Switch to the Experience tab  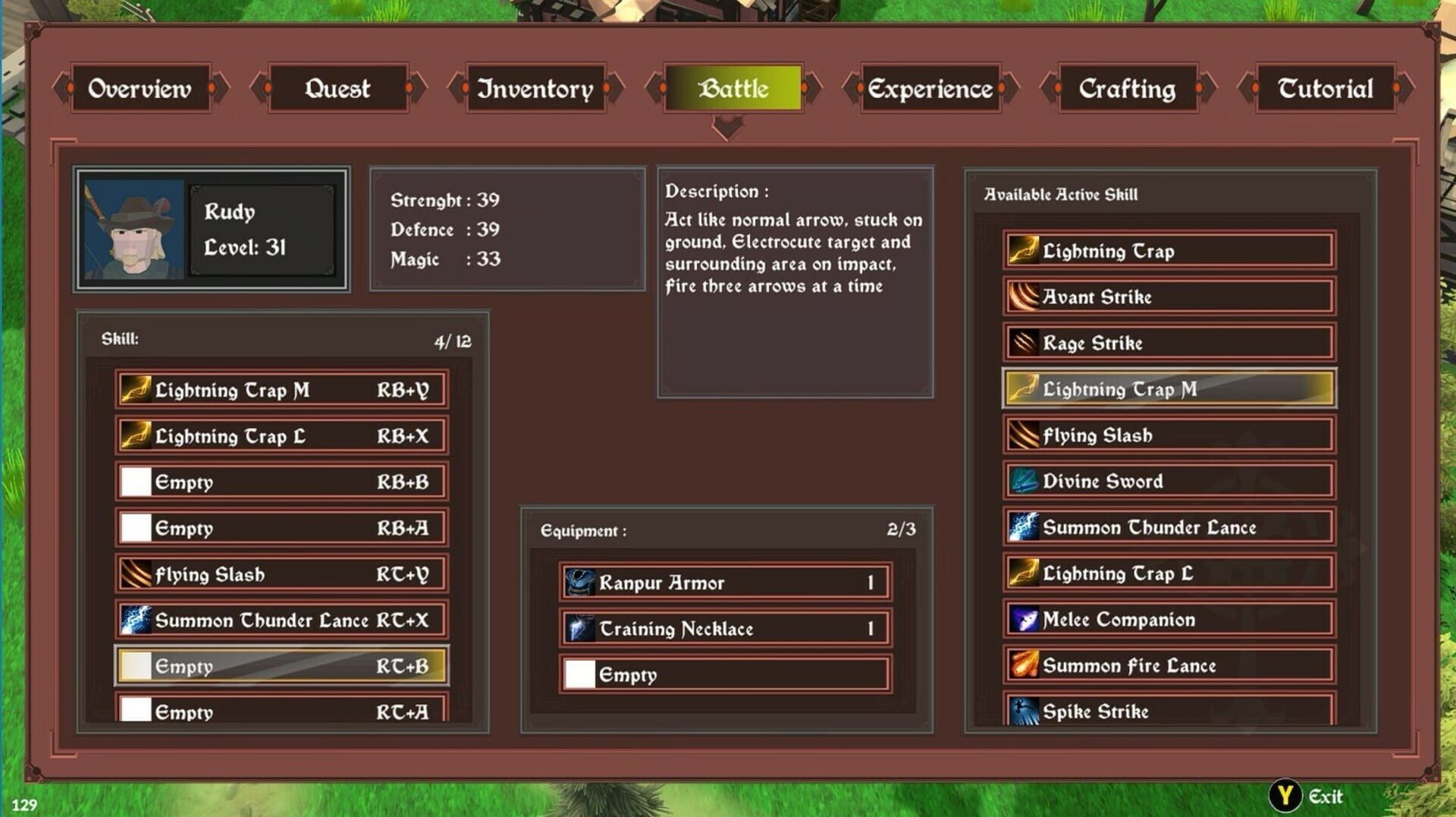point(930,89)
